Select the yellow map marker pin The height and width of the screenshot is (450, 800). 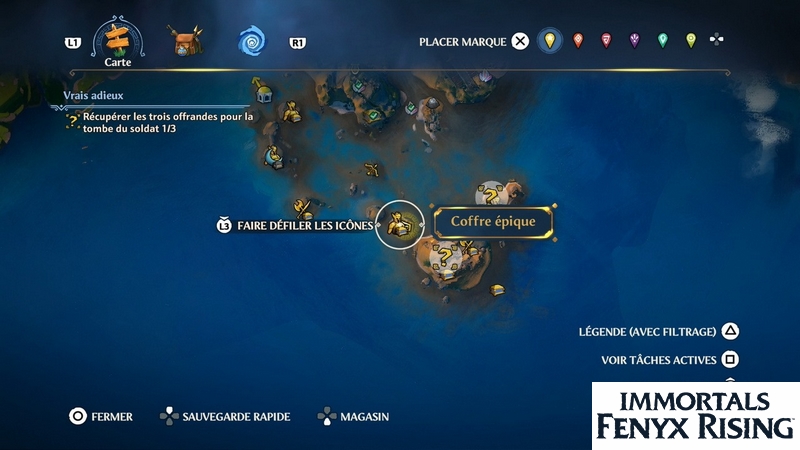coord(547,41)
